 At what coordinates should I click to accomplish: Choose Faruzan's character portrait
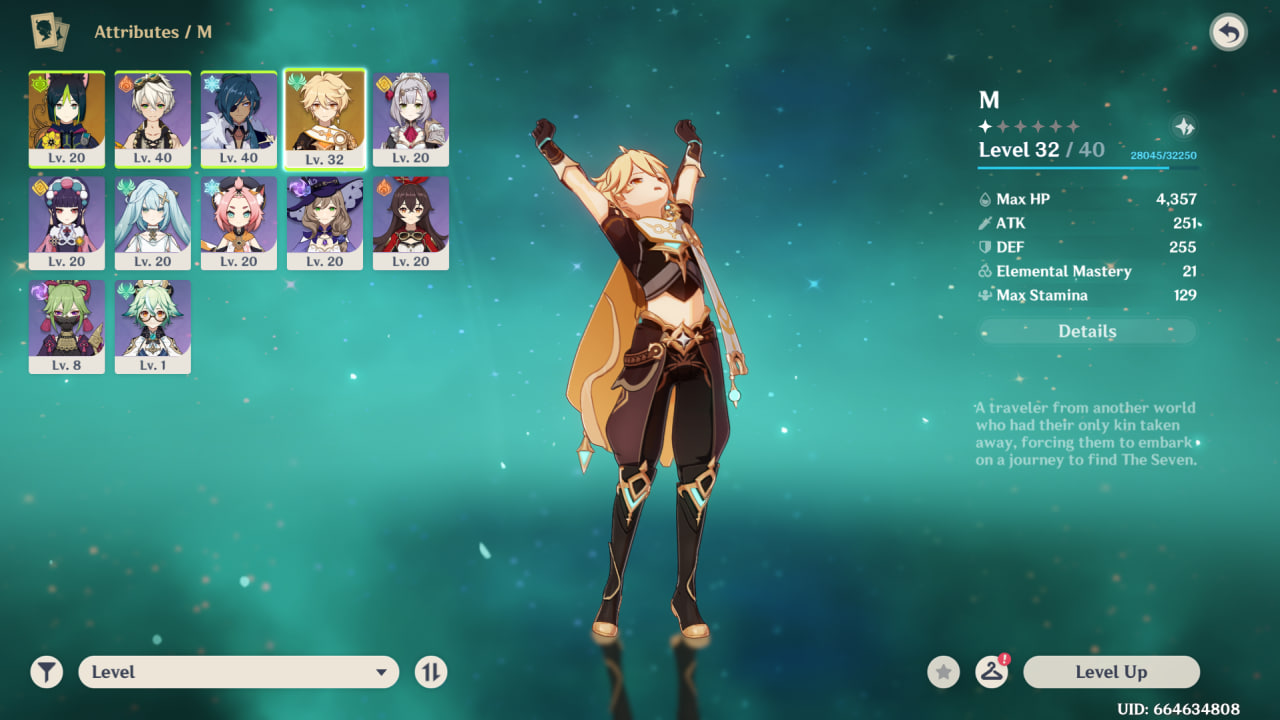tap(153, 222)
